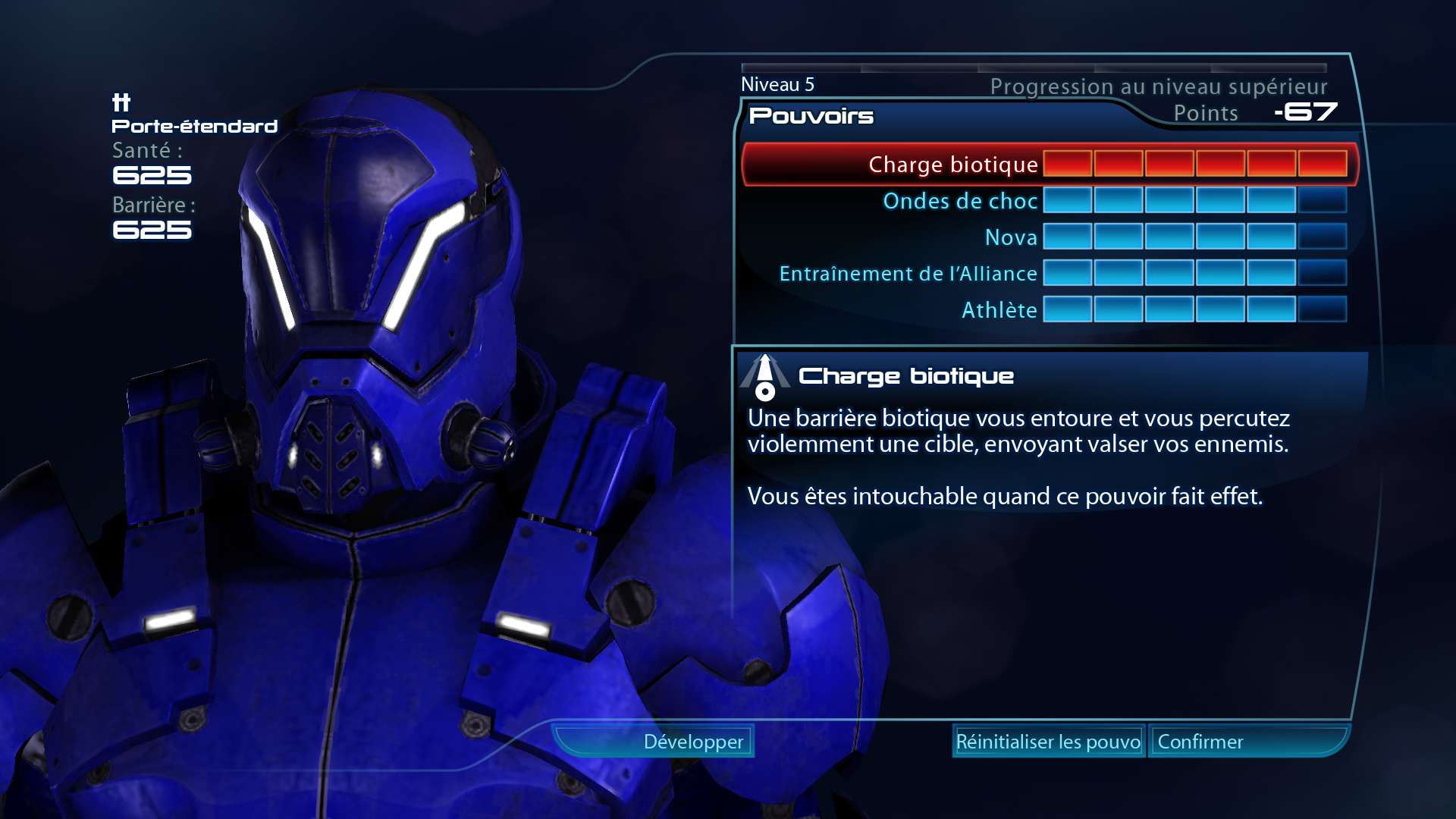Select the Athlète power row
The image size is (1456, 819).
[999, 310]
